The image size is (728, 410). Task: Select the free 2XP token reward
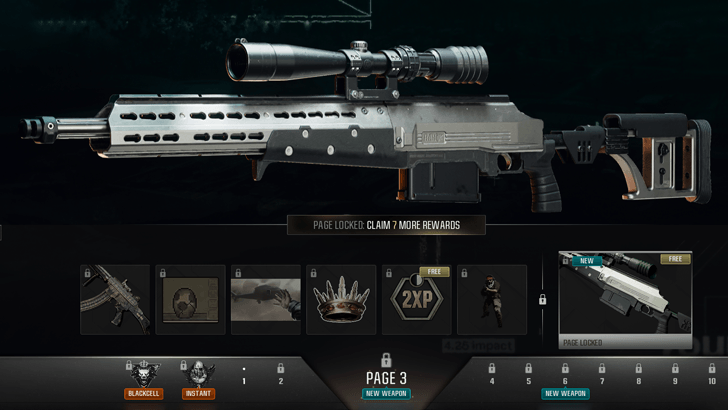click(x=416, y=299)
